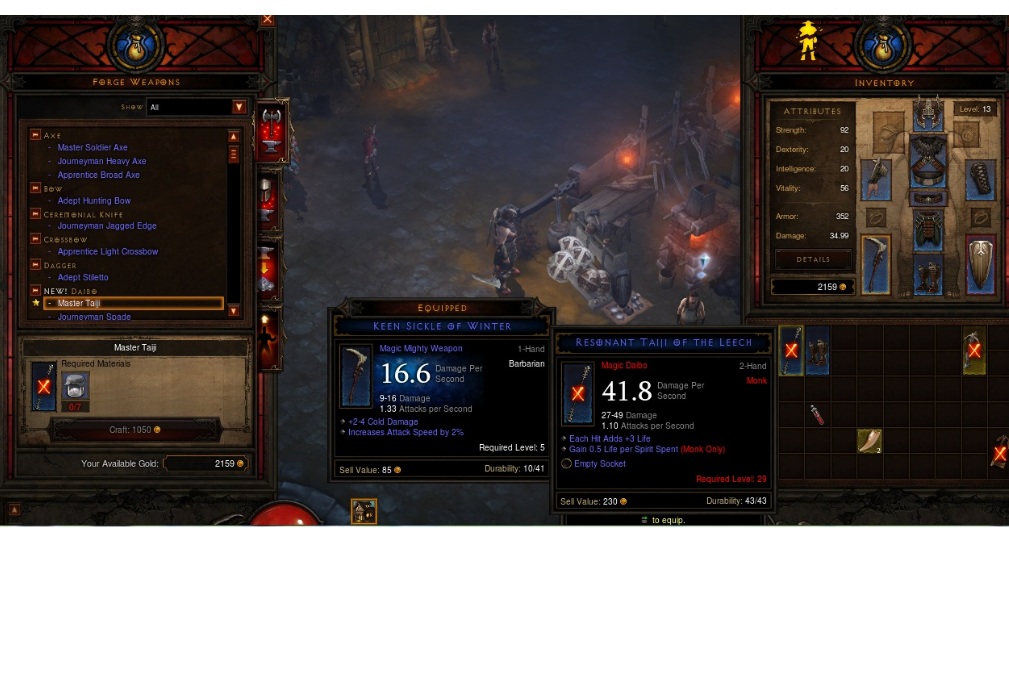Select the equipped helmet slot
This screenshot has height=690, width=1009.
(928, 115)
